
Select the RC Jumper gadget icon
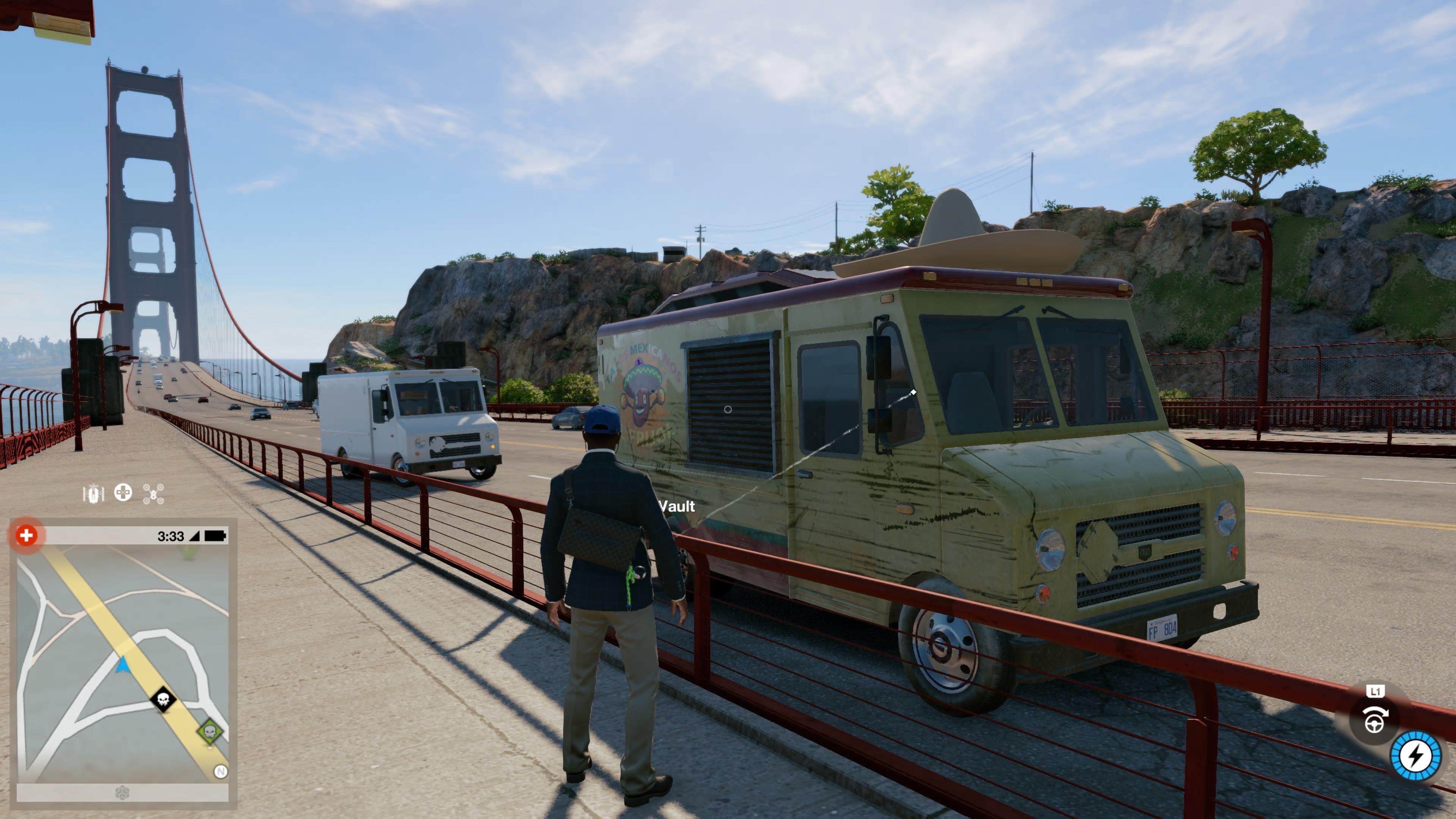[x=93, y=494]
